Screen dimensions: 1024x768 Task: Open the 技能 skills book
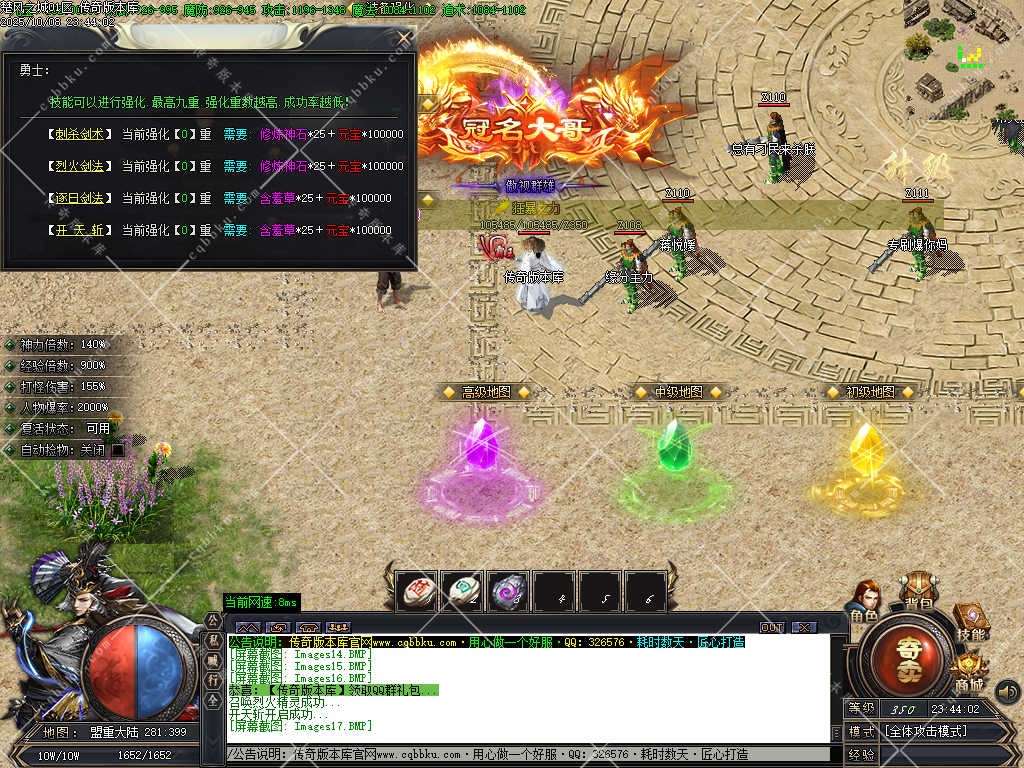coord(970,622)
